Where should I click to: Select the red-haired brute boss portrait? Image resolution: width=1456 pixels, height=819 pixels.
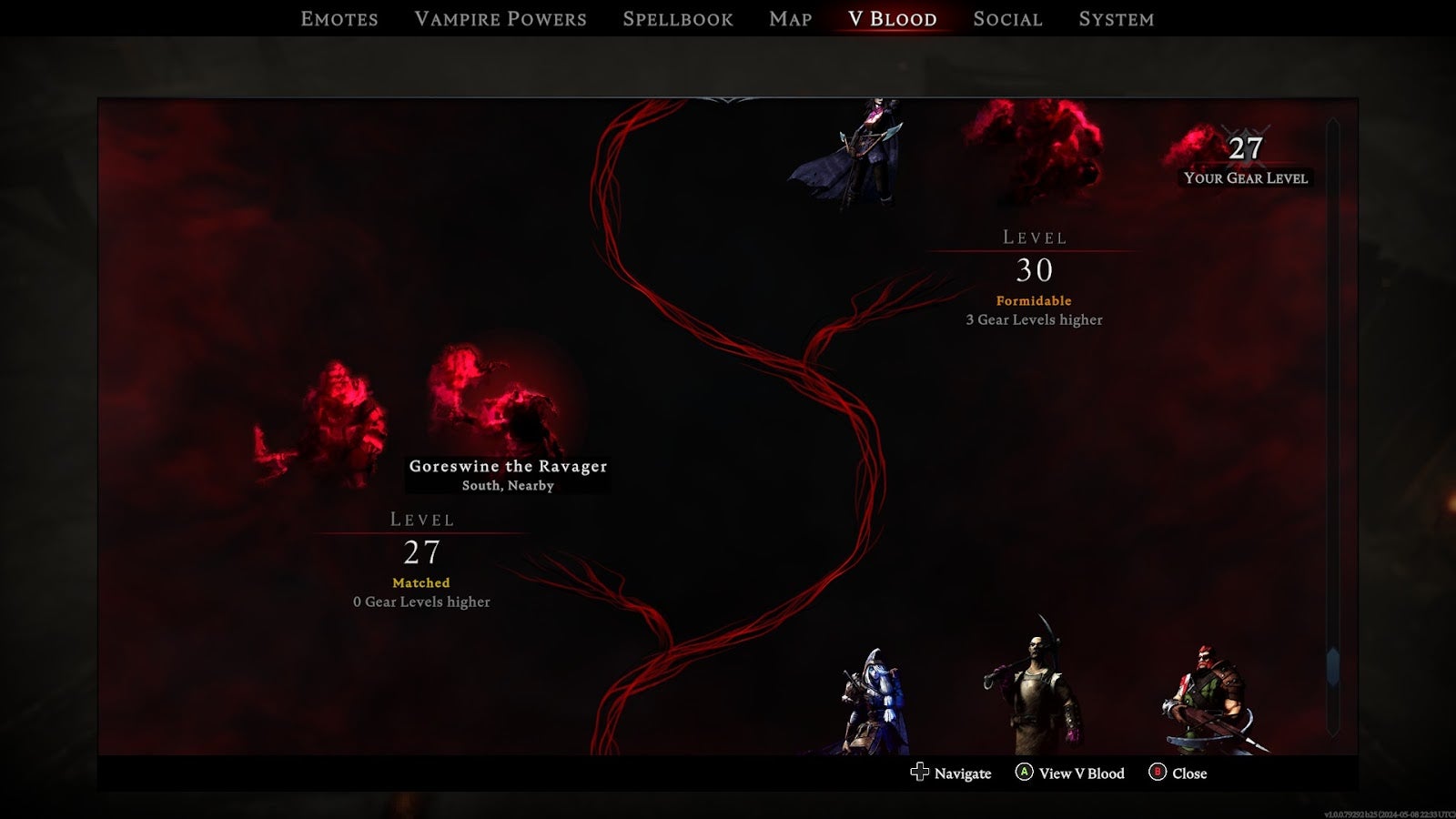tap(1206, 696)
